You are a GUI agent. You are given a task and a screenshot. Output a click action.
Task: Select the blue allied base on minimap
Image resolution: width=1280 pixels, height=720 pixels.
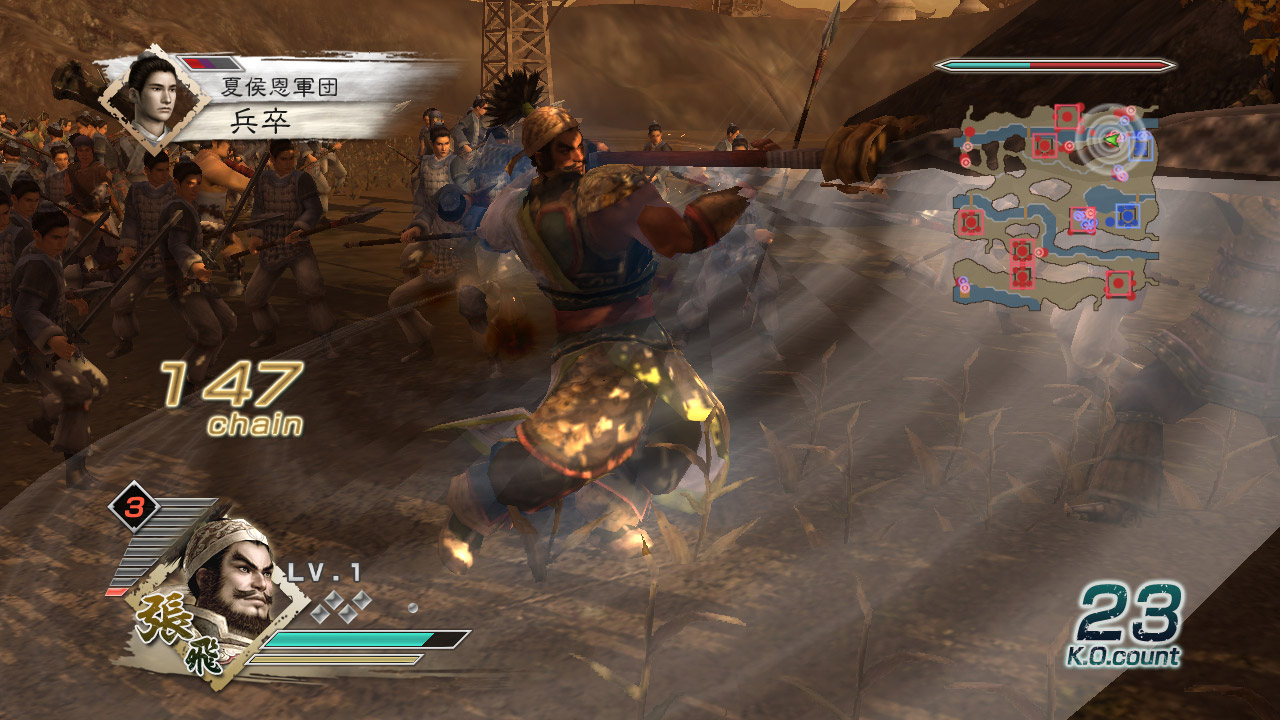point(1127,214)
